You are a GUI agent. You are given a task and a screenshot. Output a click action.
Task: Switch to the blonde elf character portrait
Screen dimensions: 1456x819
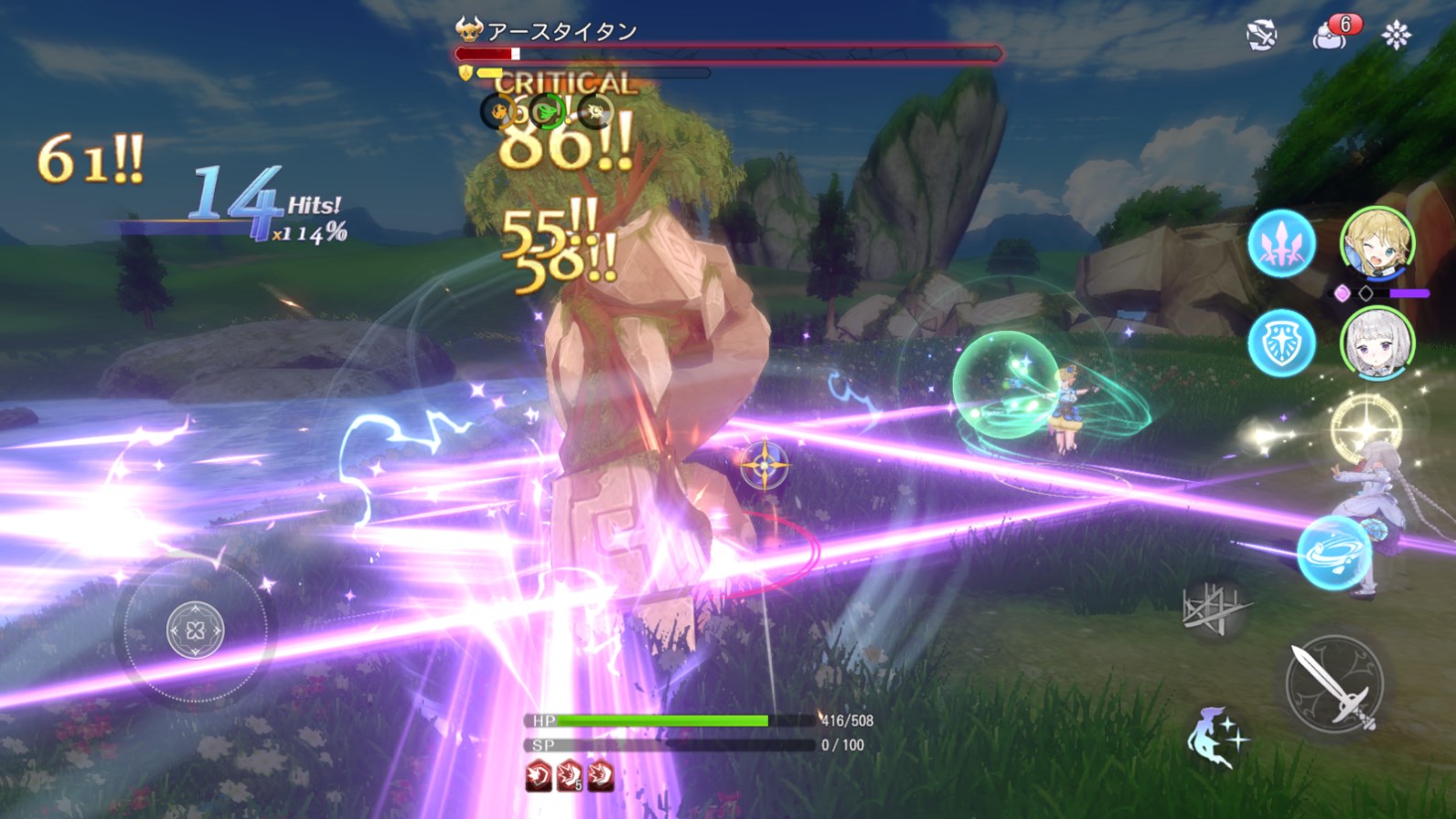1377,242
